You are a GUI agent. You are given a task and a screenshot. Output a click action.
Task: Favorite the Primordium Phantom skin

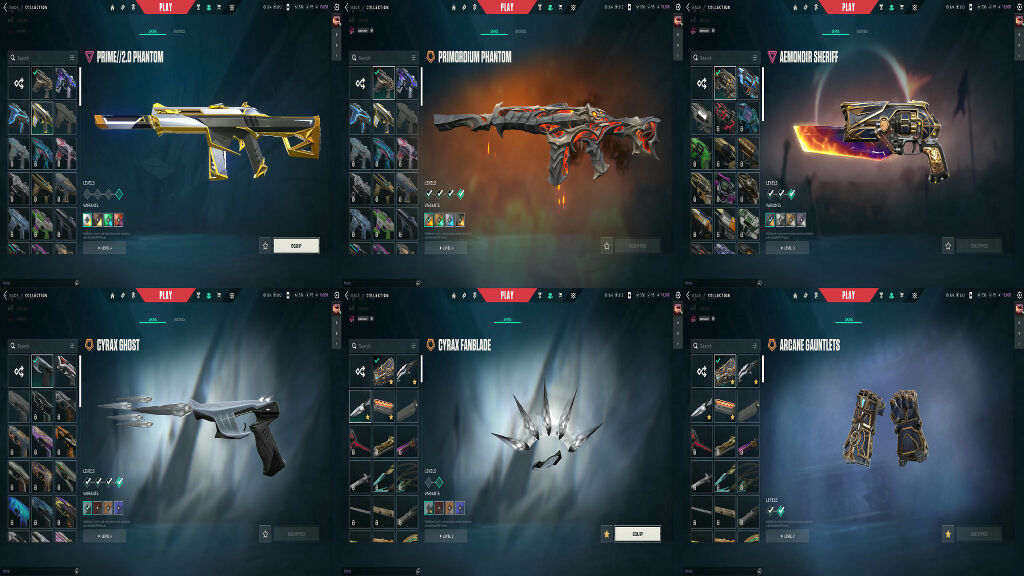tap(606, 245)
